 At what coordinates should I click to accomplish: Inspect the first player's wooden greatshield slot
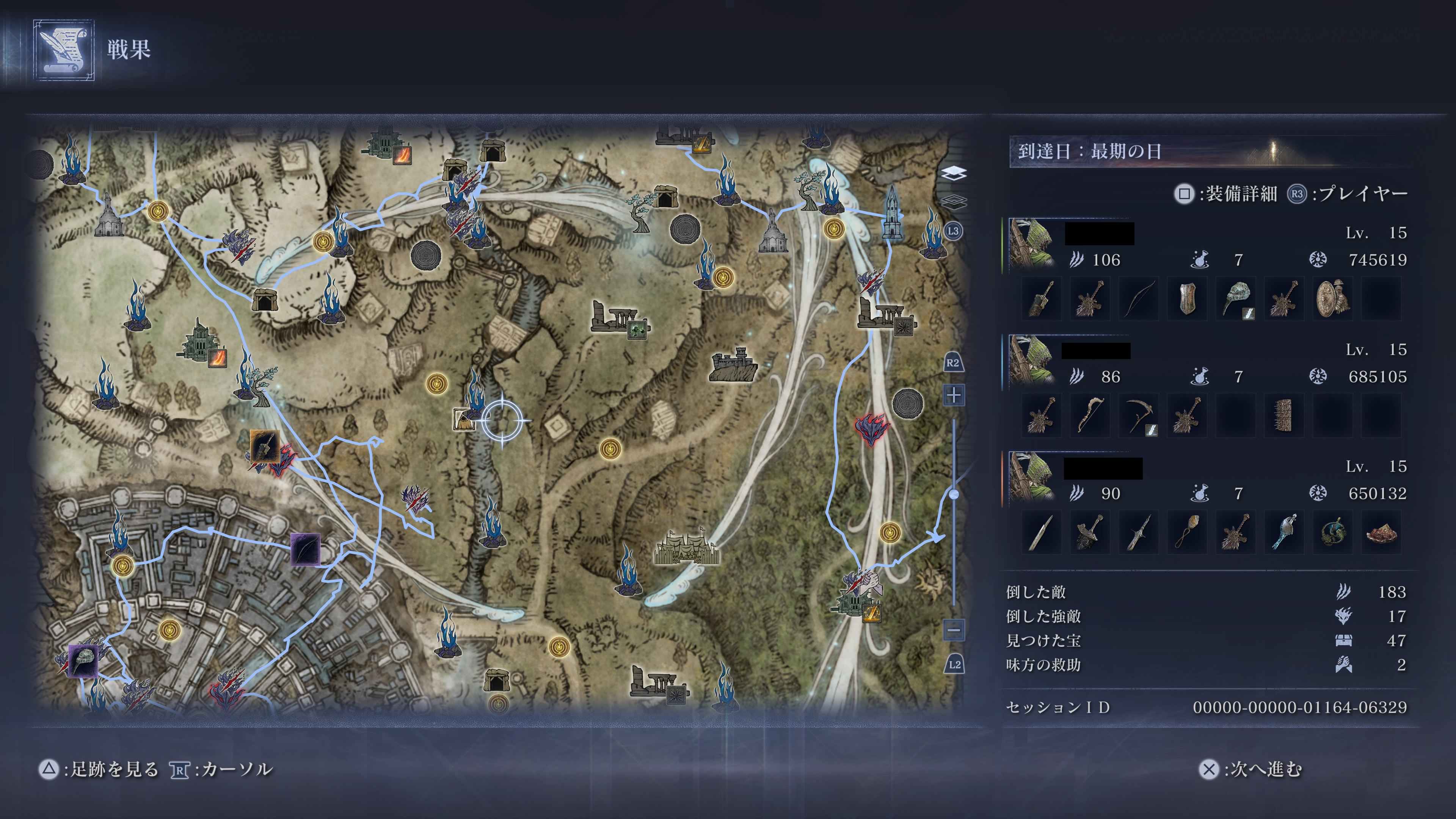point(1186,298)
